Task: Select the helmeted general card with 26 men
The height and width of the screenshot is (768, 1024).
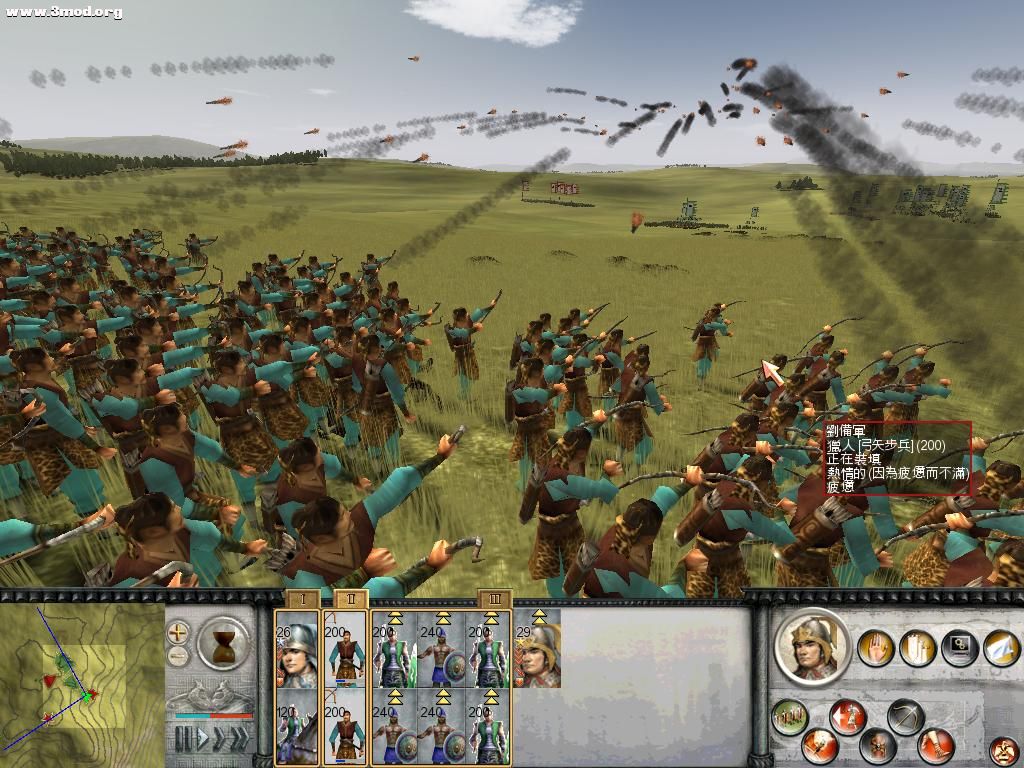Action: pos(297,649)
